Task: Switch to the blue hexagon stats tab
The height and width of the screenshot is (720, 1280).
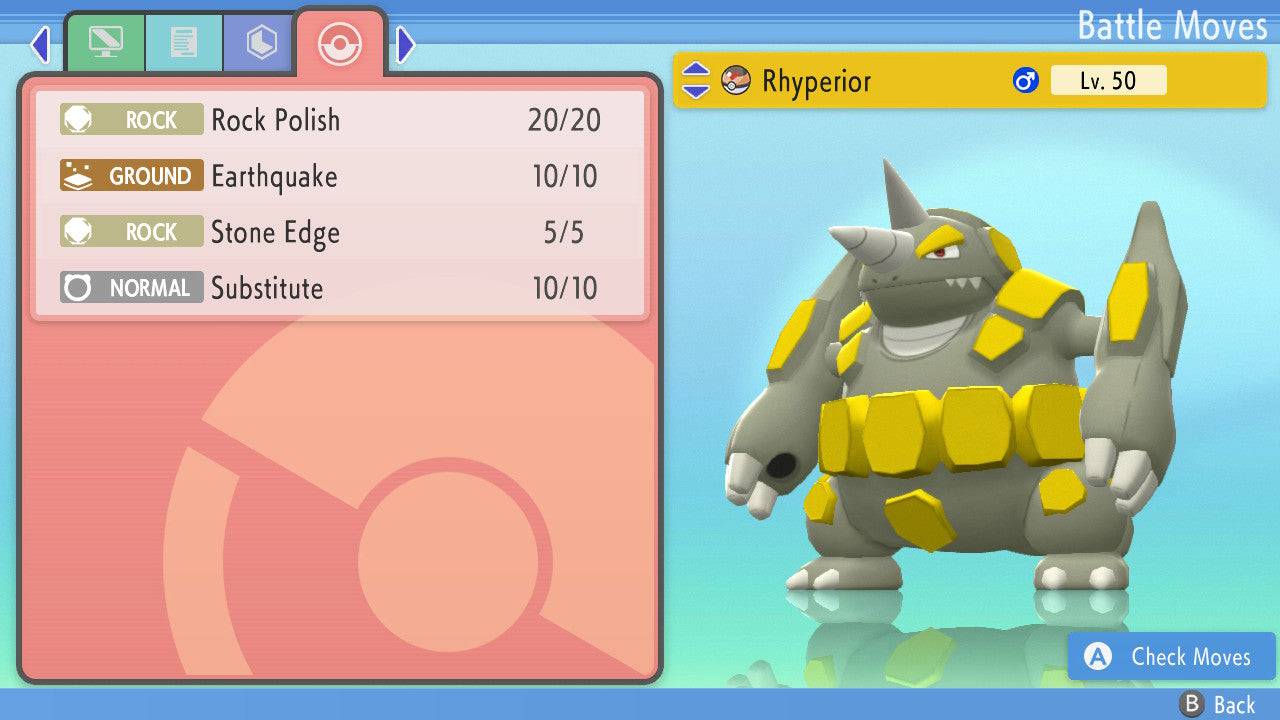Action: tap(261, 43)
